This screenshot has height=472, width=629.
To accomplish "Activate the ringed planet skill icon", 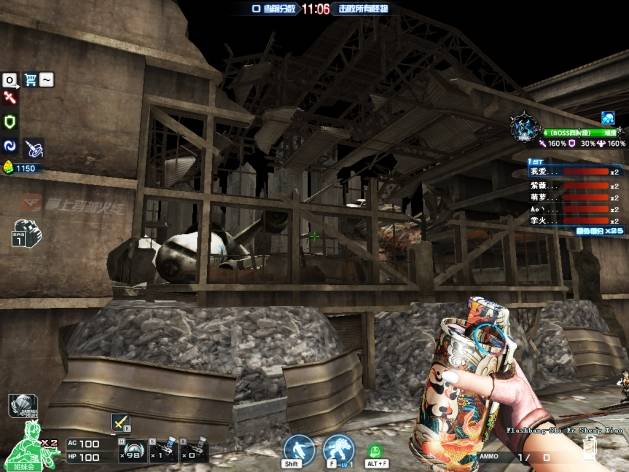I will [34, 147].
